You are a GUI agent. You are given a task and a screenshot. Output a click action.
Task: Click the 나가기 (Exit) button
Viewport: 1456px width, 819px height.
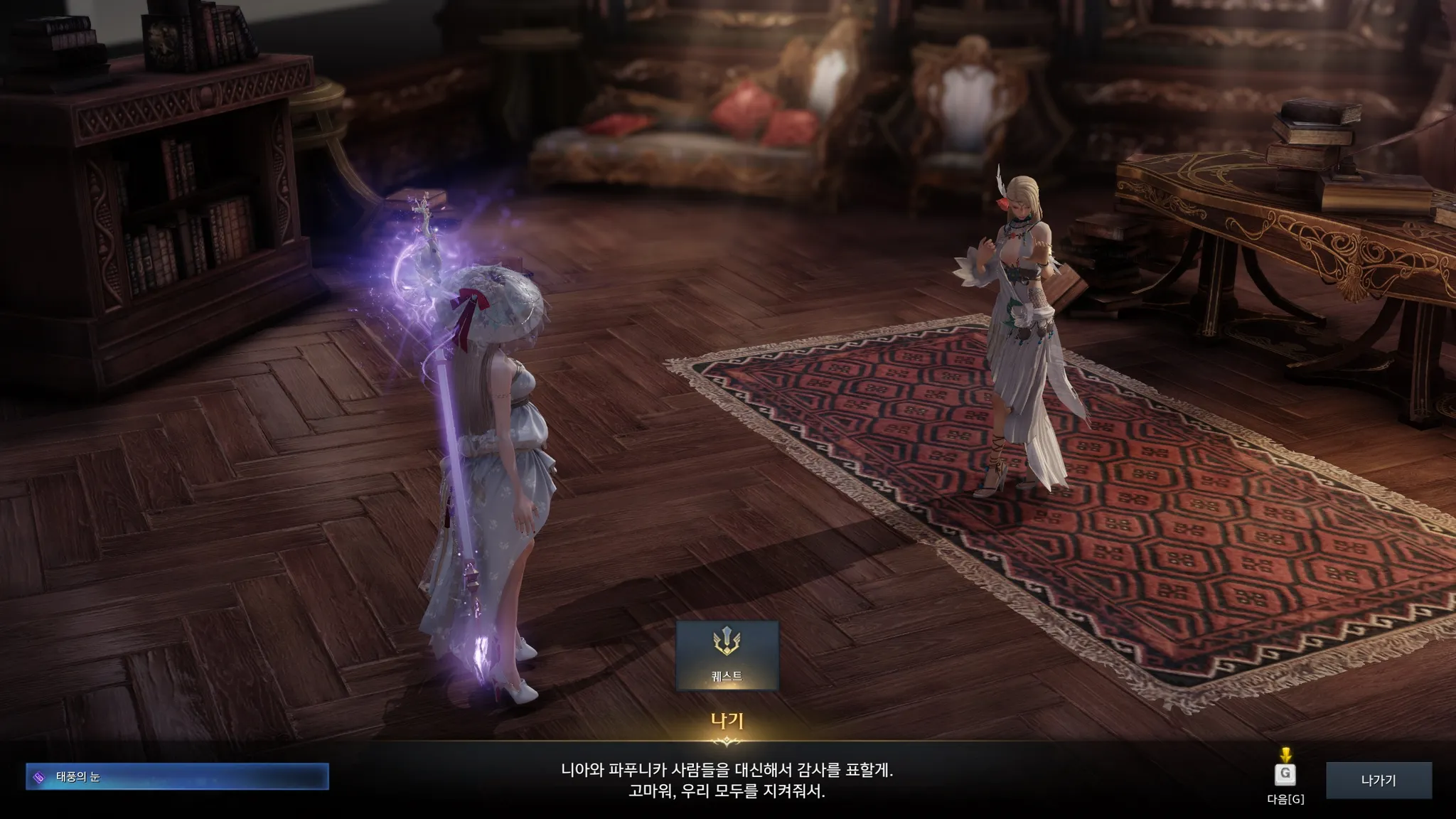pos(1379,780)
